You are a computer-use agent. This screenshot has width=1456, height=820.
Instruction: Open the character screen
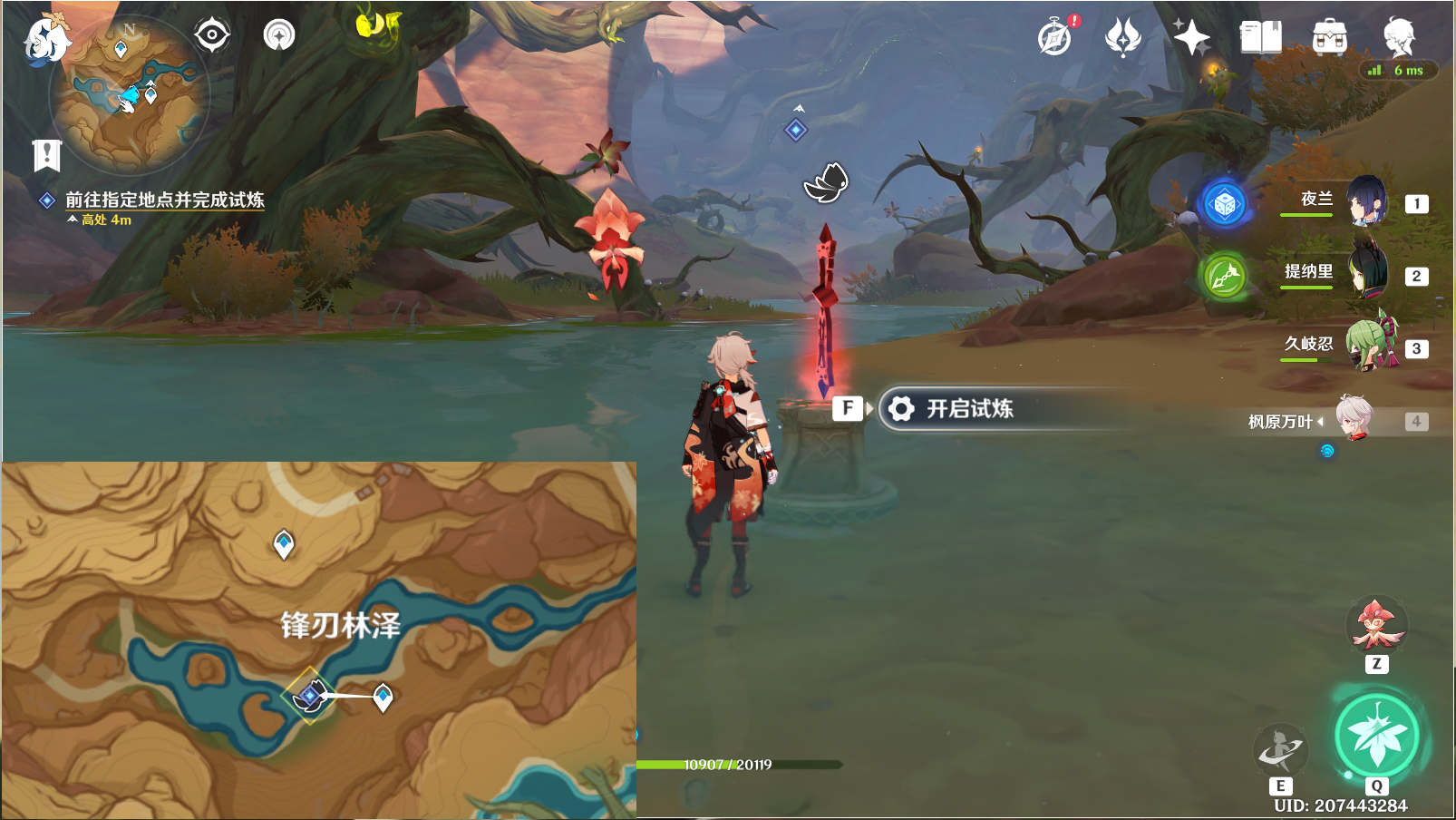pos(1399,38)
